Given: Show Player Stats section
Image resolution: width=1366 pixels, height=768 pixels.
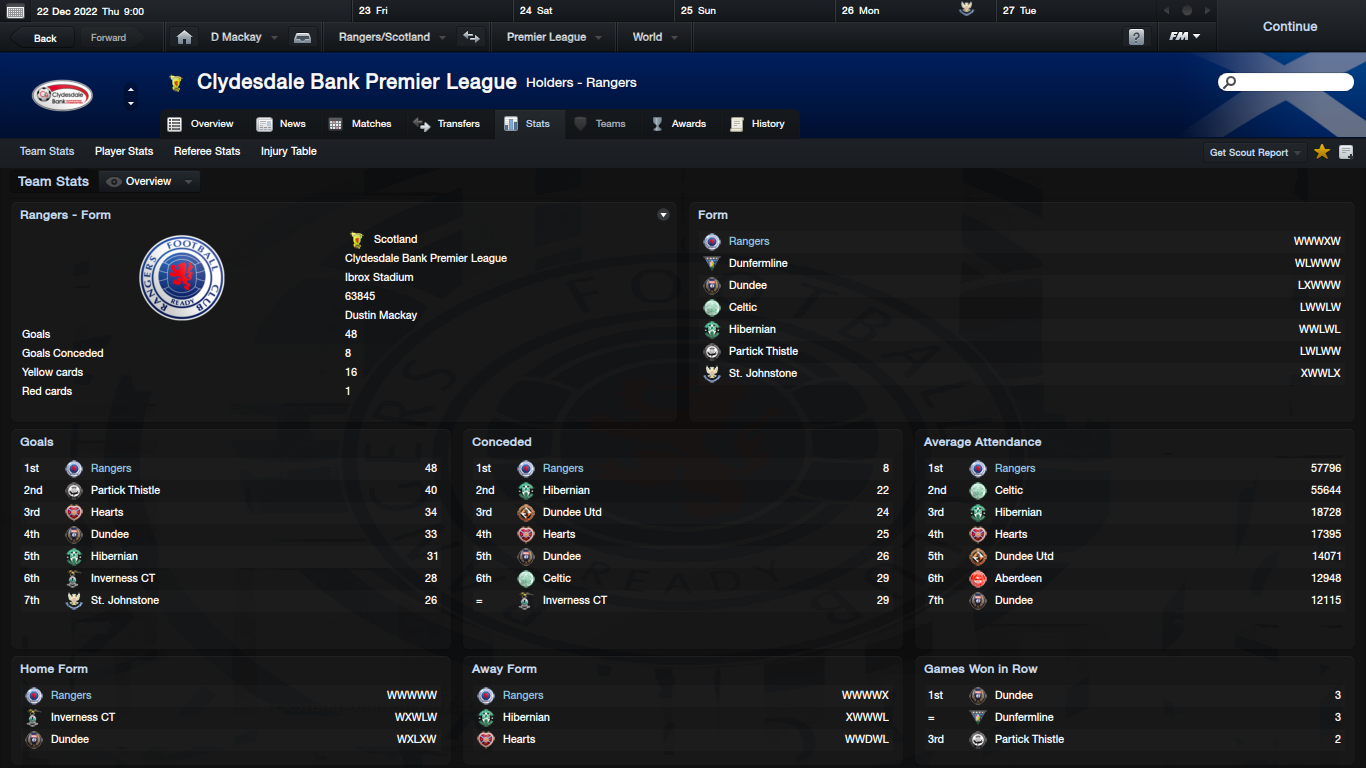Looking at the screenshot, I should pos(124,151).
